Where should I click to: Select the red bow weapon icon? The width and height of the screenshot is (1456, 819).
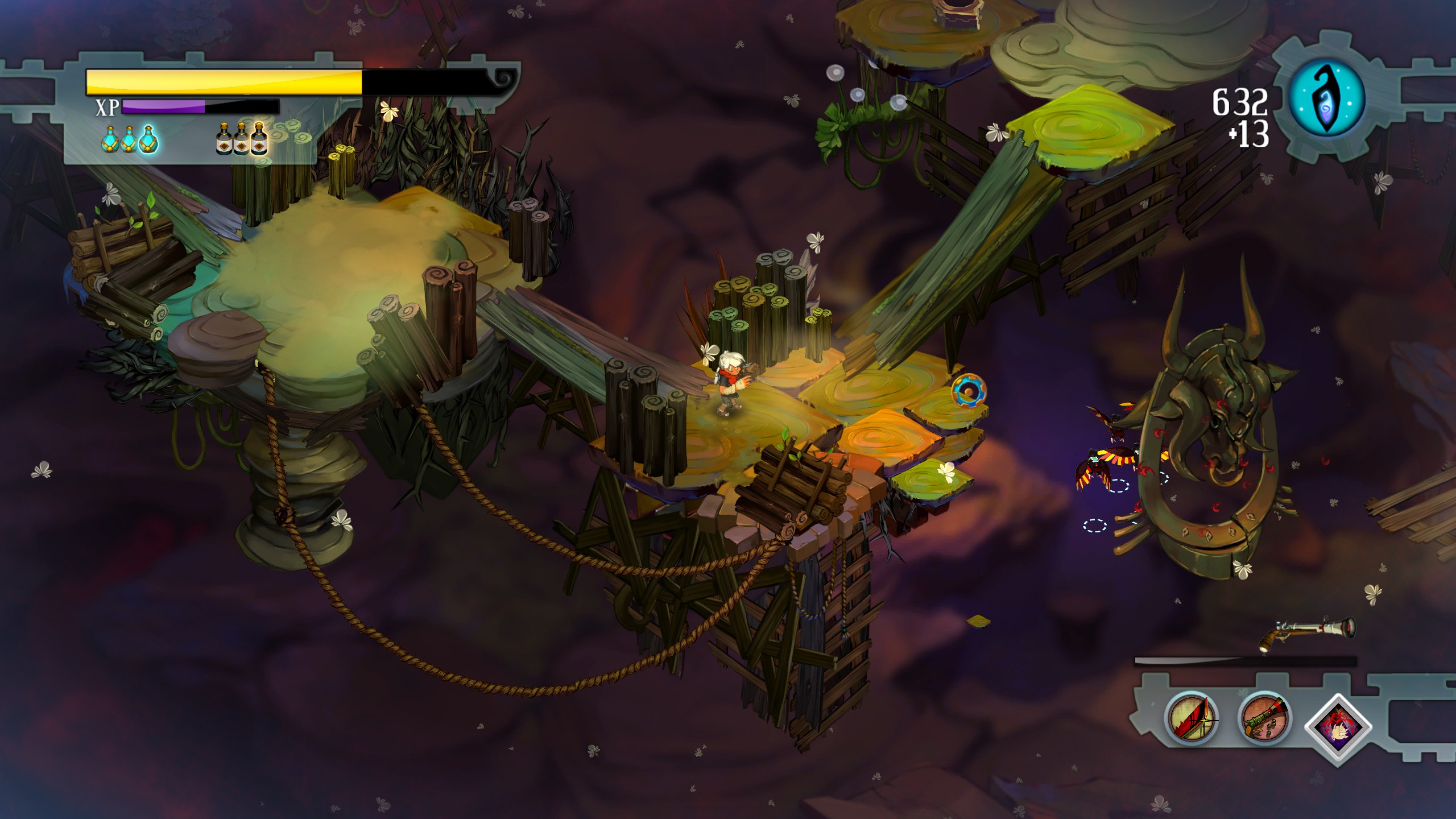click(1191, 718)
